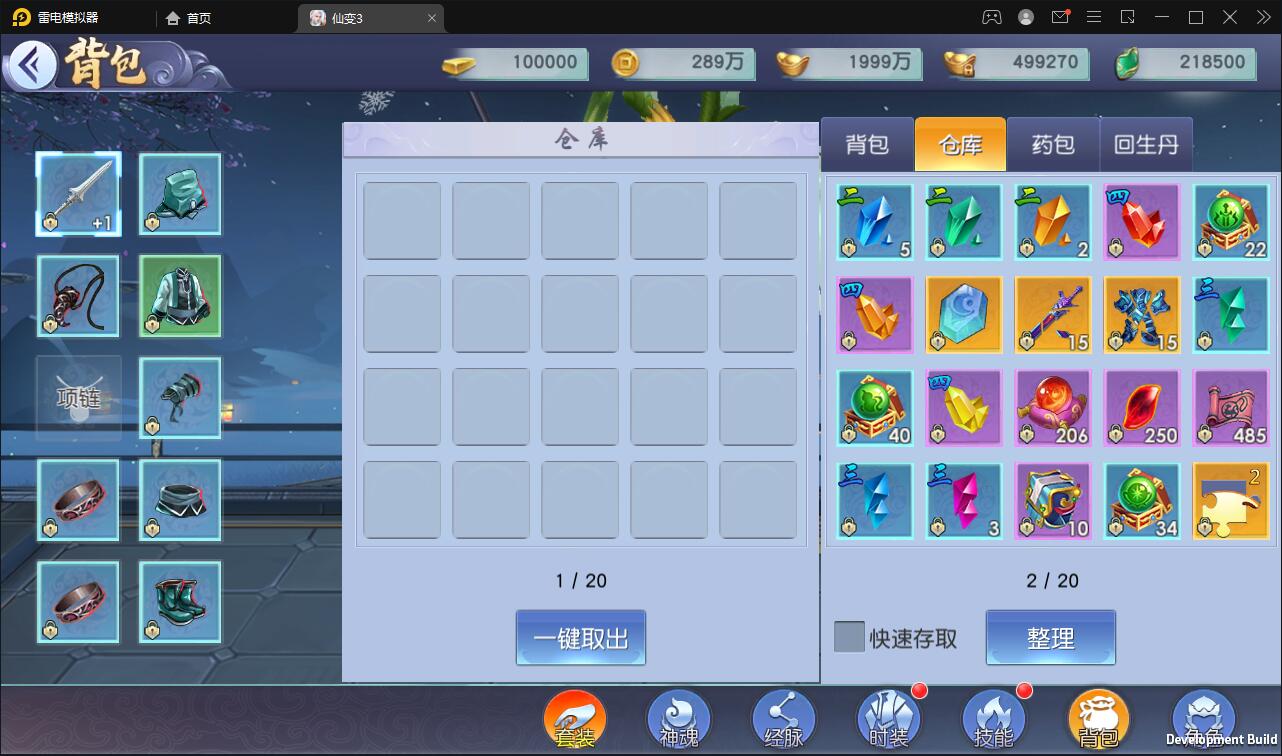Click the empty 项链 necklace slot
Screen dimensions: 1282x756
tap(78, 397)
